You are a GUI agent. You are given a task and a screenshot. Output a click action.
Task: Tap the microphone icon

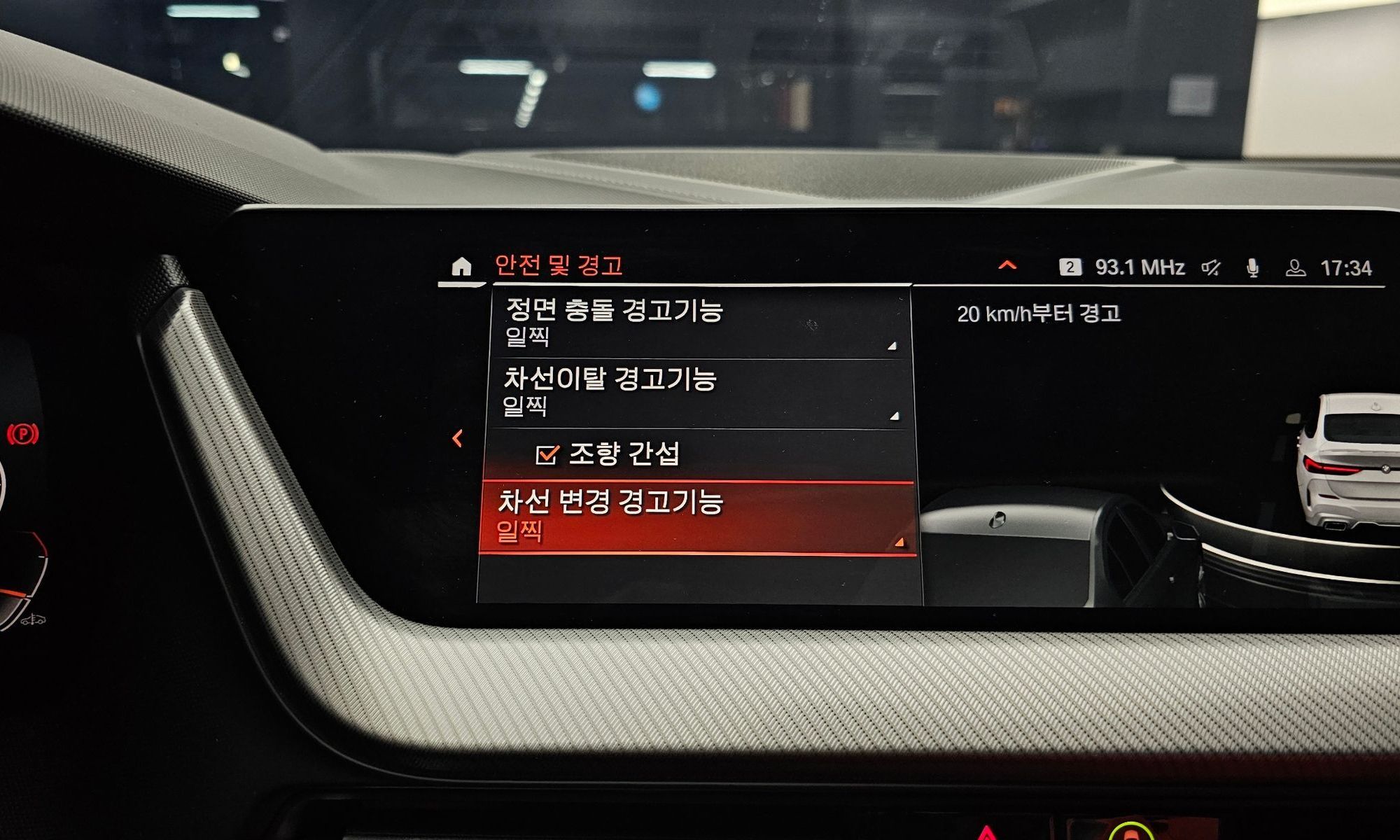tap(1253, 268)
